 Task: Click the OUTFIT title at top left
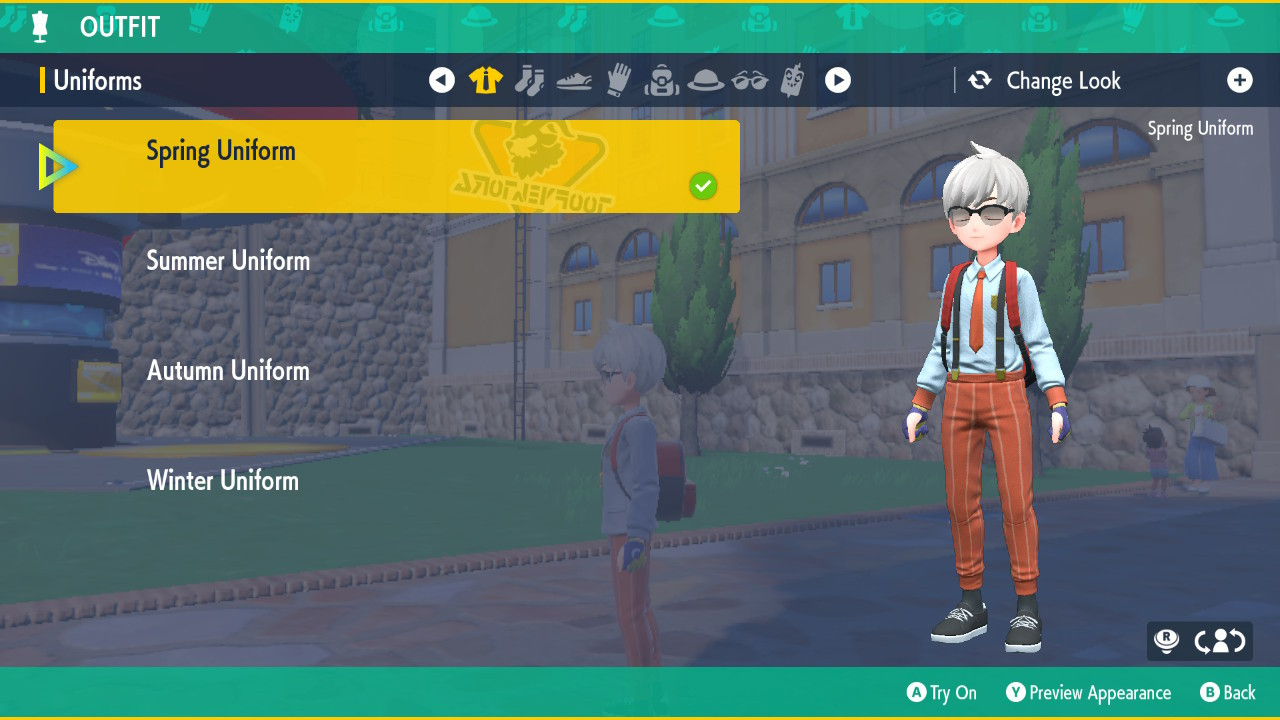point(119,26)
